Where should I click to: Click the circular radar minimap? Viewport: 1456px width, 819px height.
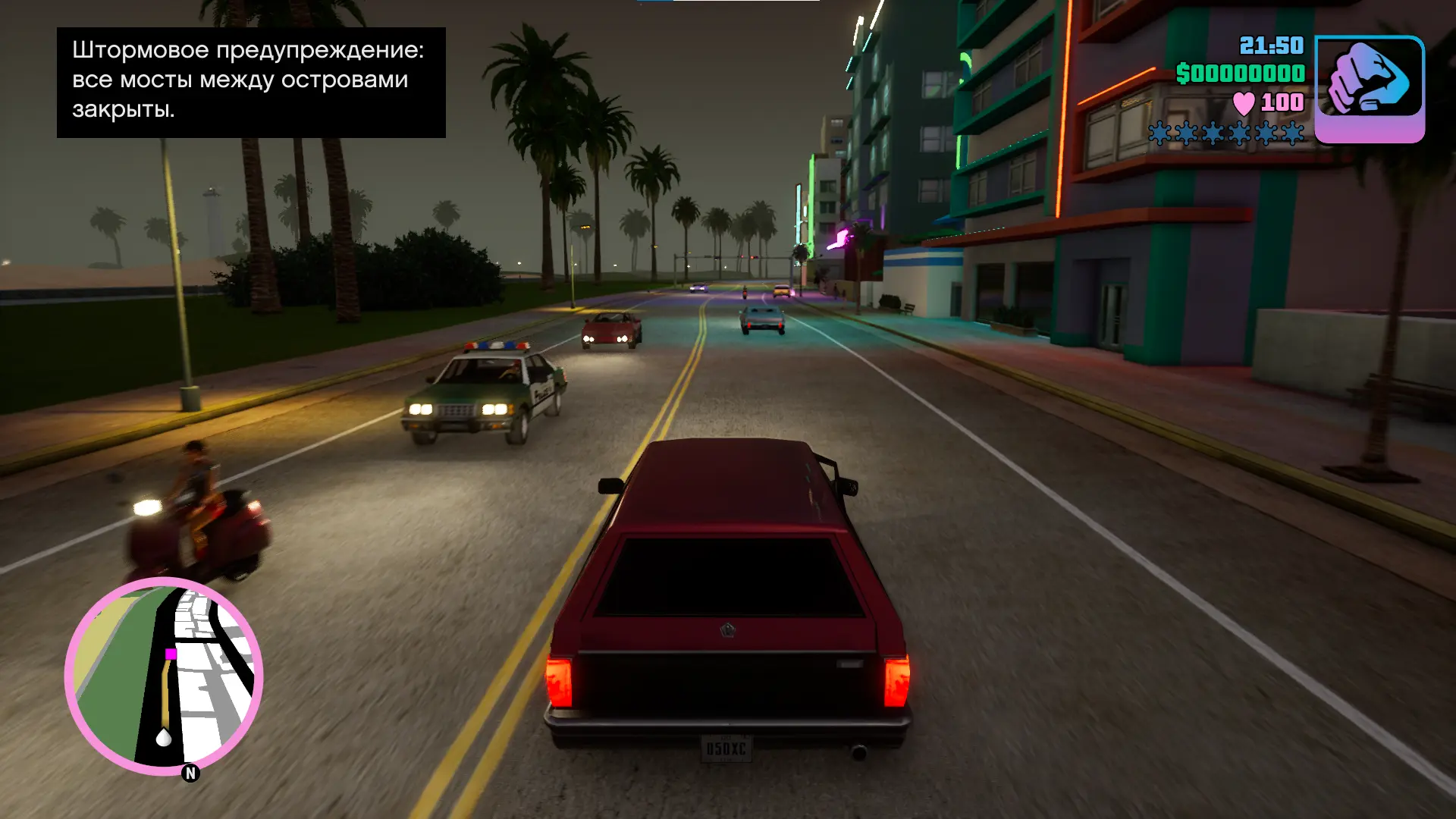click(164, 676)
